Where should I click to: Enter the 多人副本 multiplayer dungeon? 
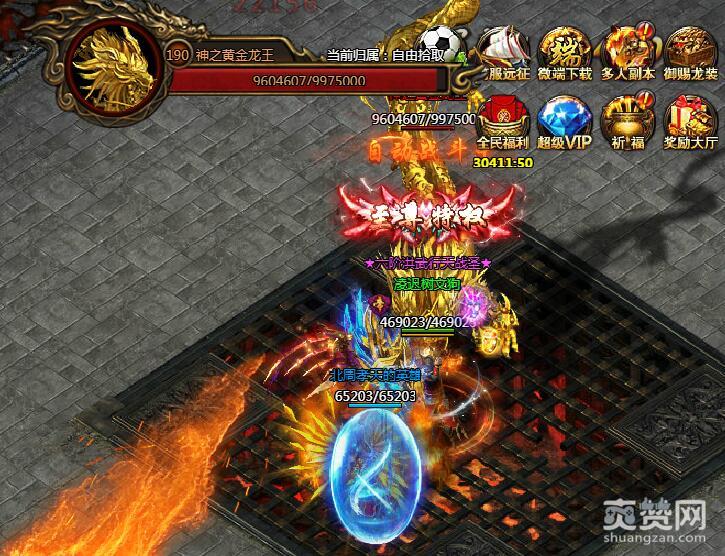pyautogui.click(x=627, y=52)
